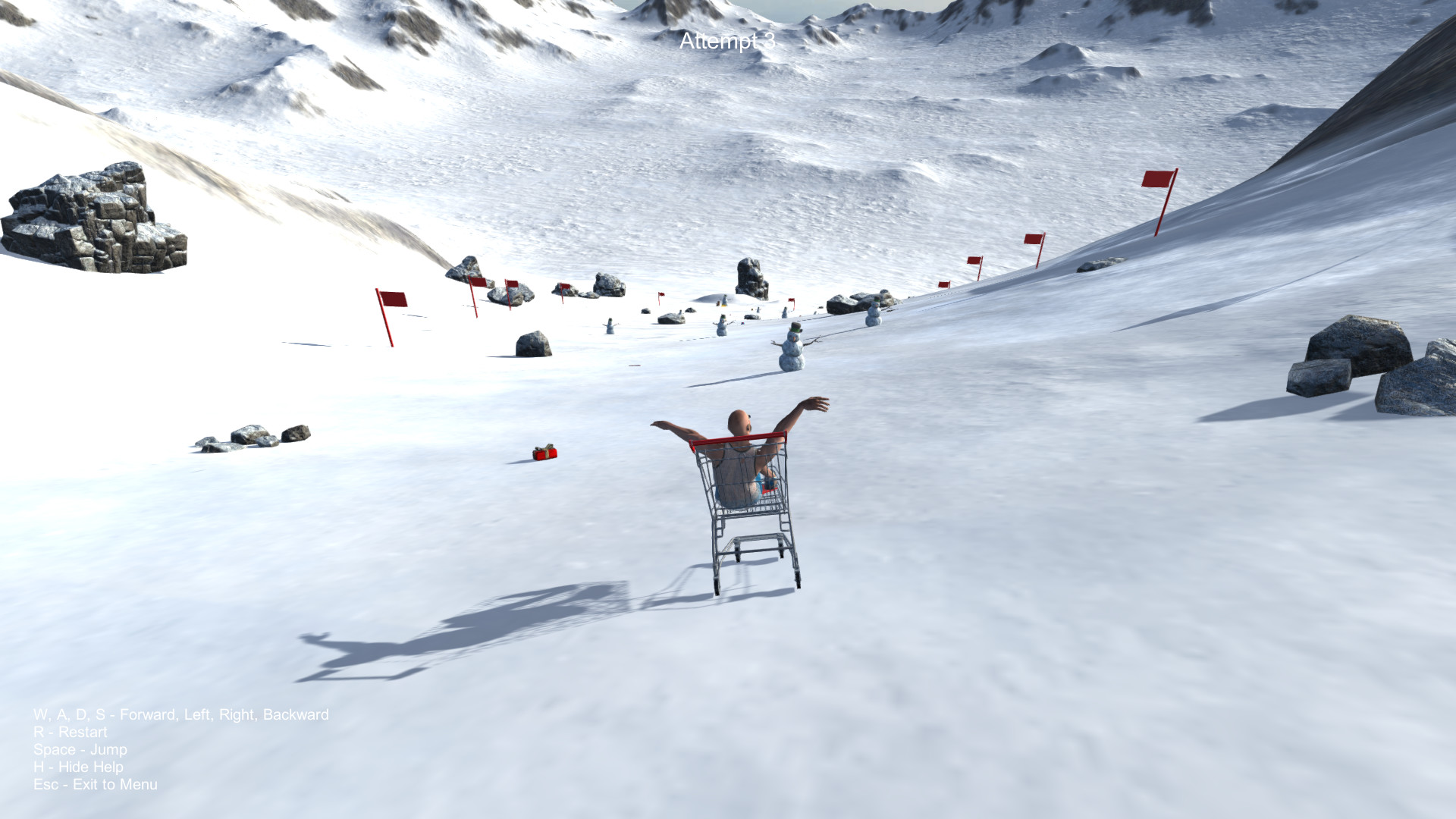1456x819 pixels.
Task: Click the 'H - Hide Help' text
Action: point(77,767)
